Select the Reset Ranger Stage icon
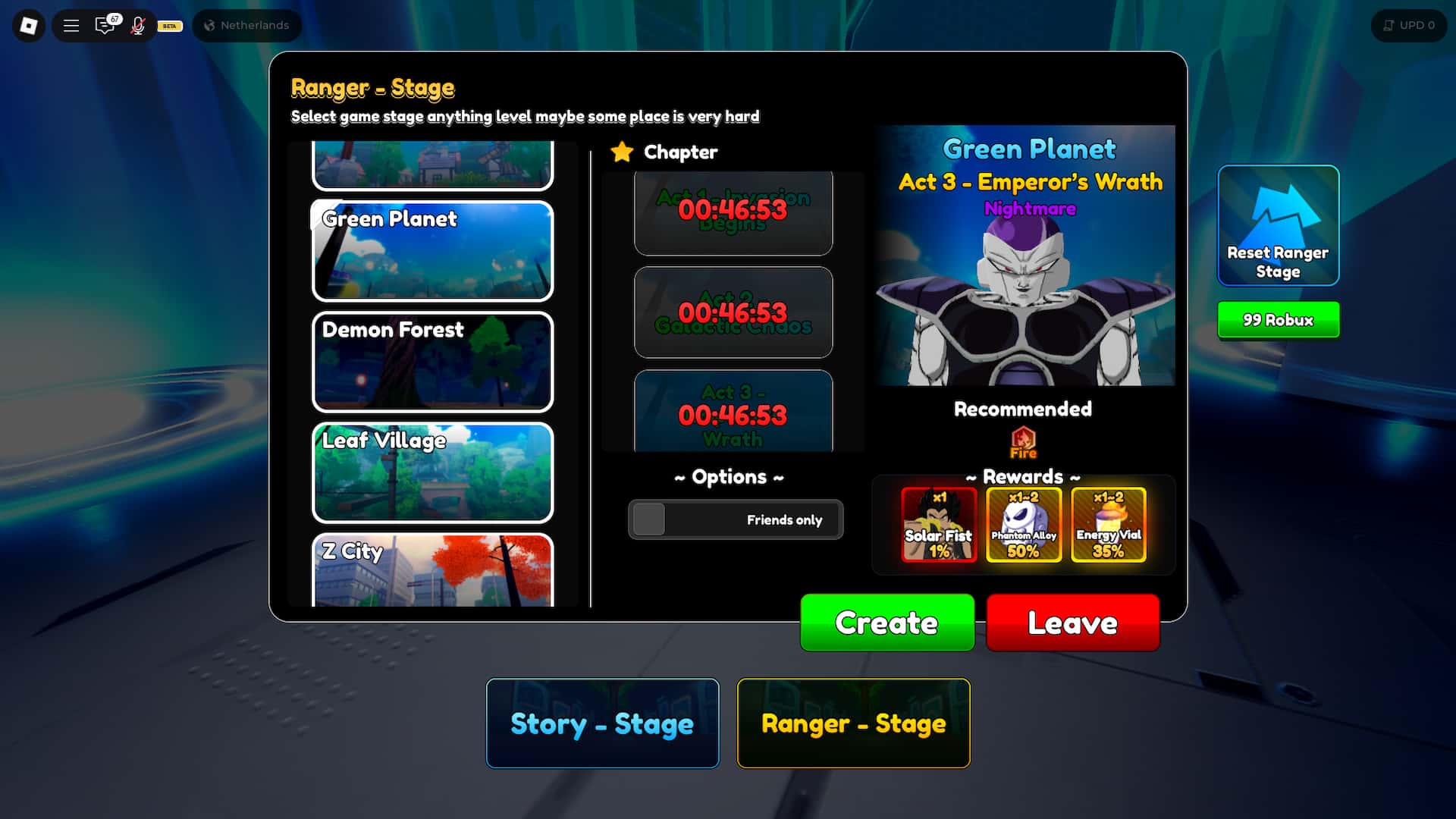Screen dimensions: 1456x819 point(1278,225)
